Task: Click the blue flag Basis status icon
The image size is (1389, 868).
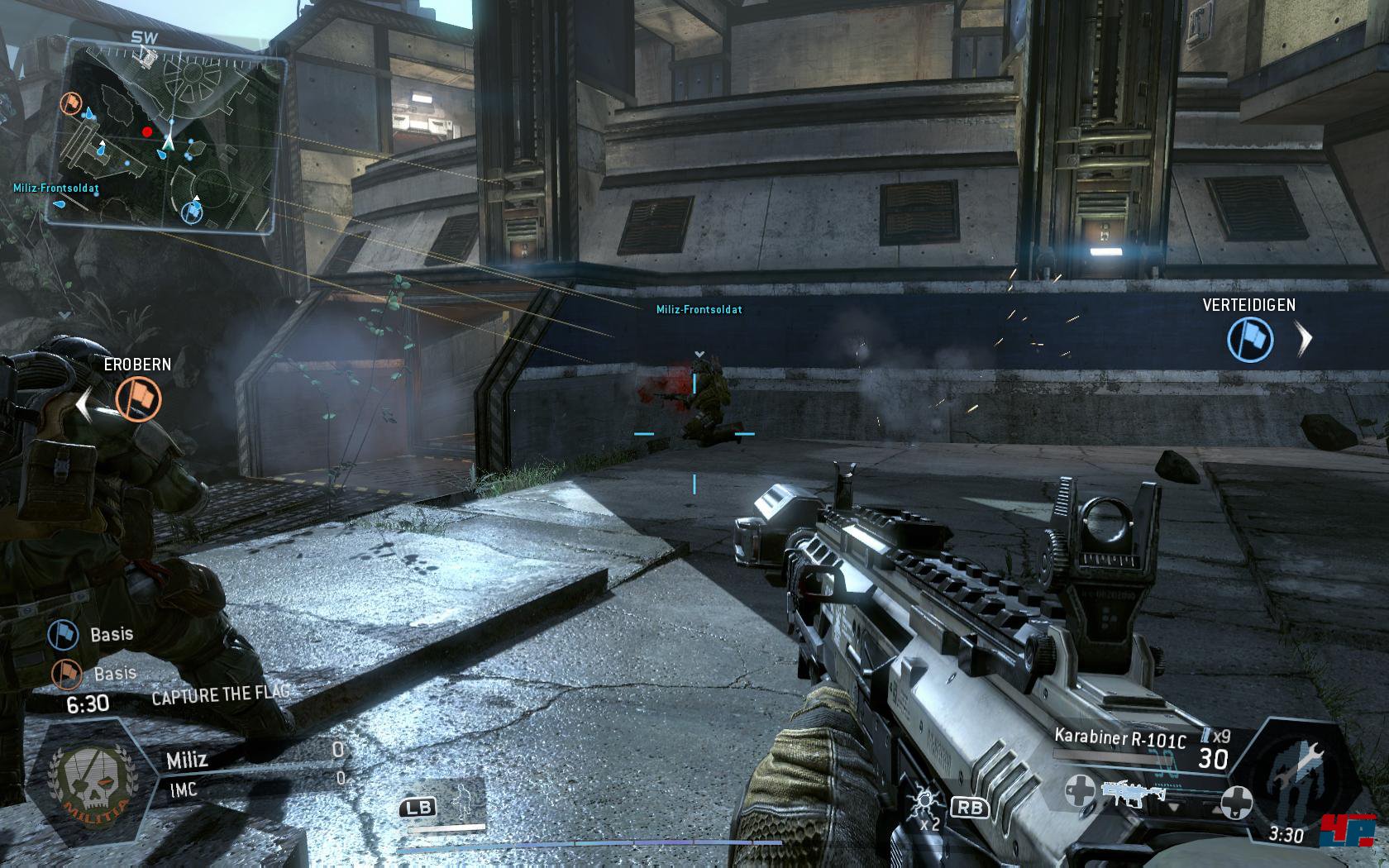Action: (x=64, y=635)
